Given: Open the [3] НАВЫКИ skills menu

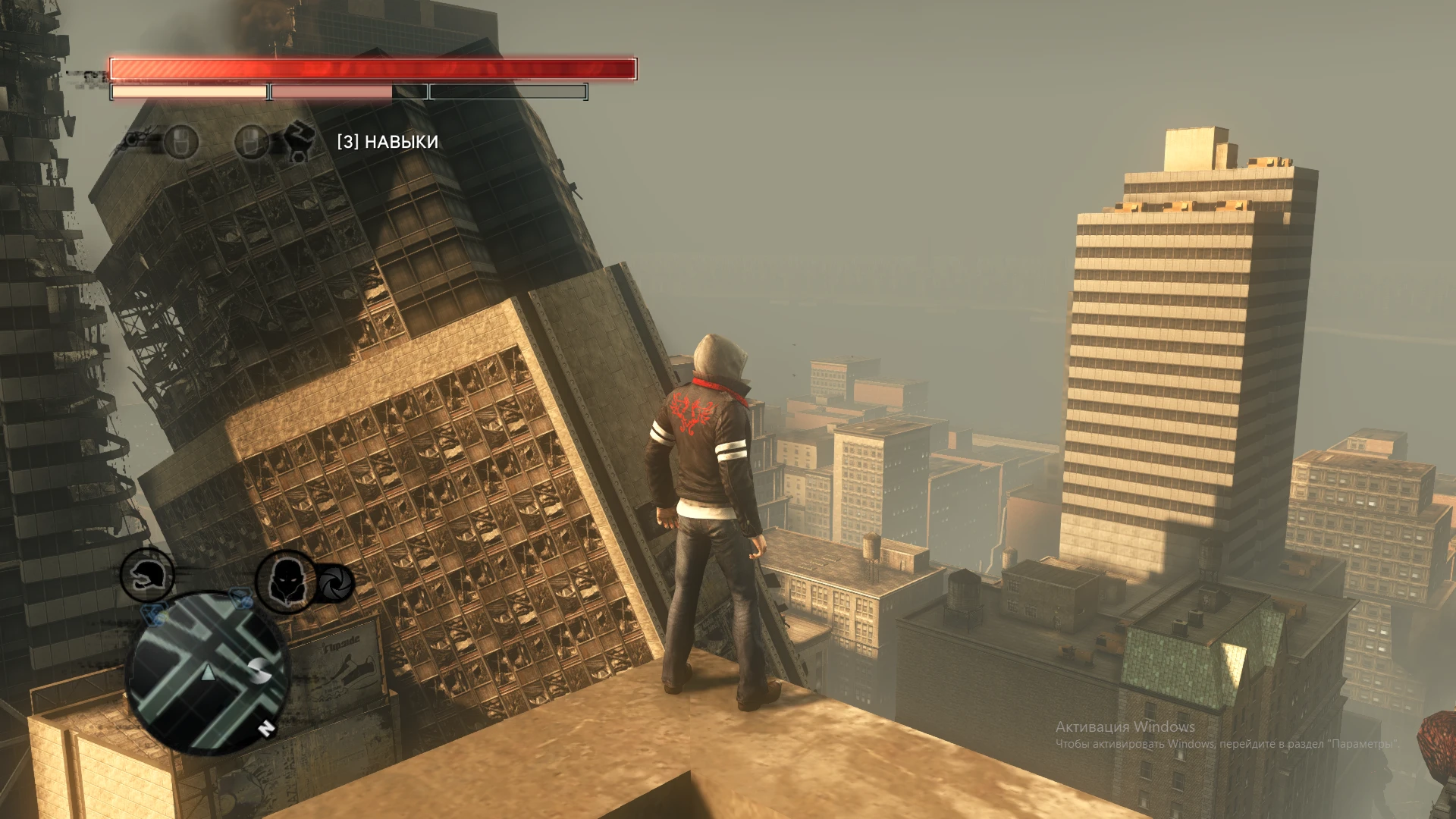Looking at the screenshot, I should 388,141.
